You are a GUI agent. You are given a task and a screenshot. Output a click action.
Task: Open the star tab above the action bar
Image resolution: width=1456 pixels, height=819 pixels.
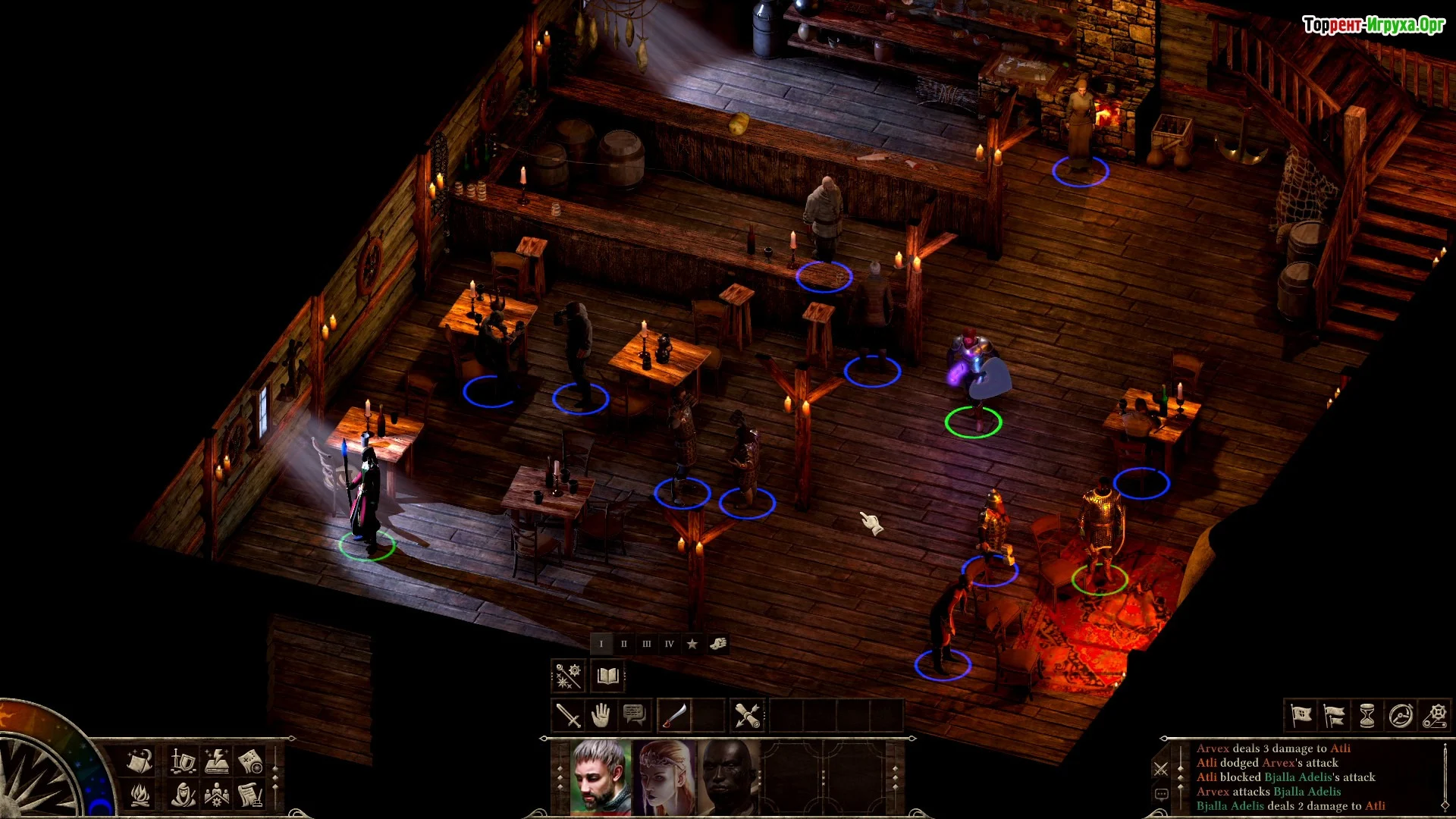coord(692,644)
